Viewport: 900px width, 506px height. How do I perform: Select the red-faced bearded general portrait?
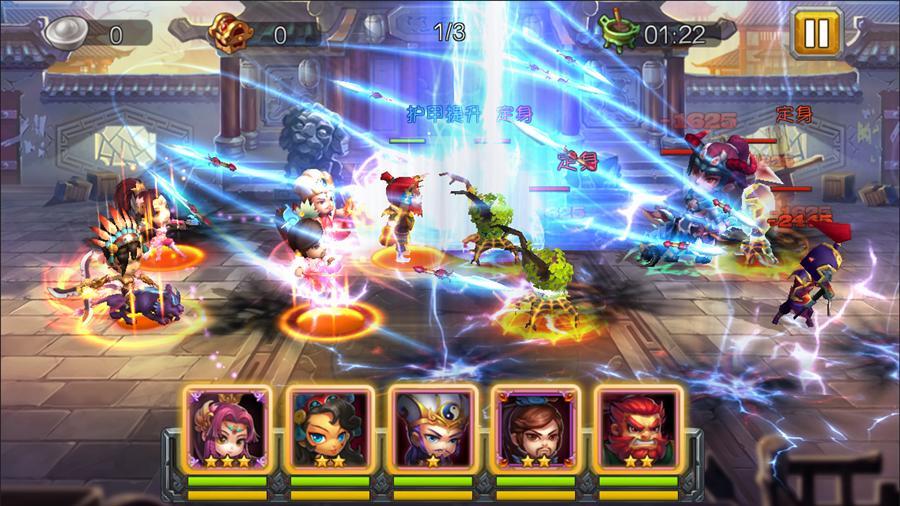639,430
